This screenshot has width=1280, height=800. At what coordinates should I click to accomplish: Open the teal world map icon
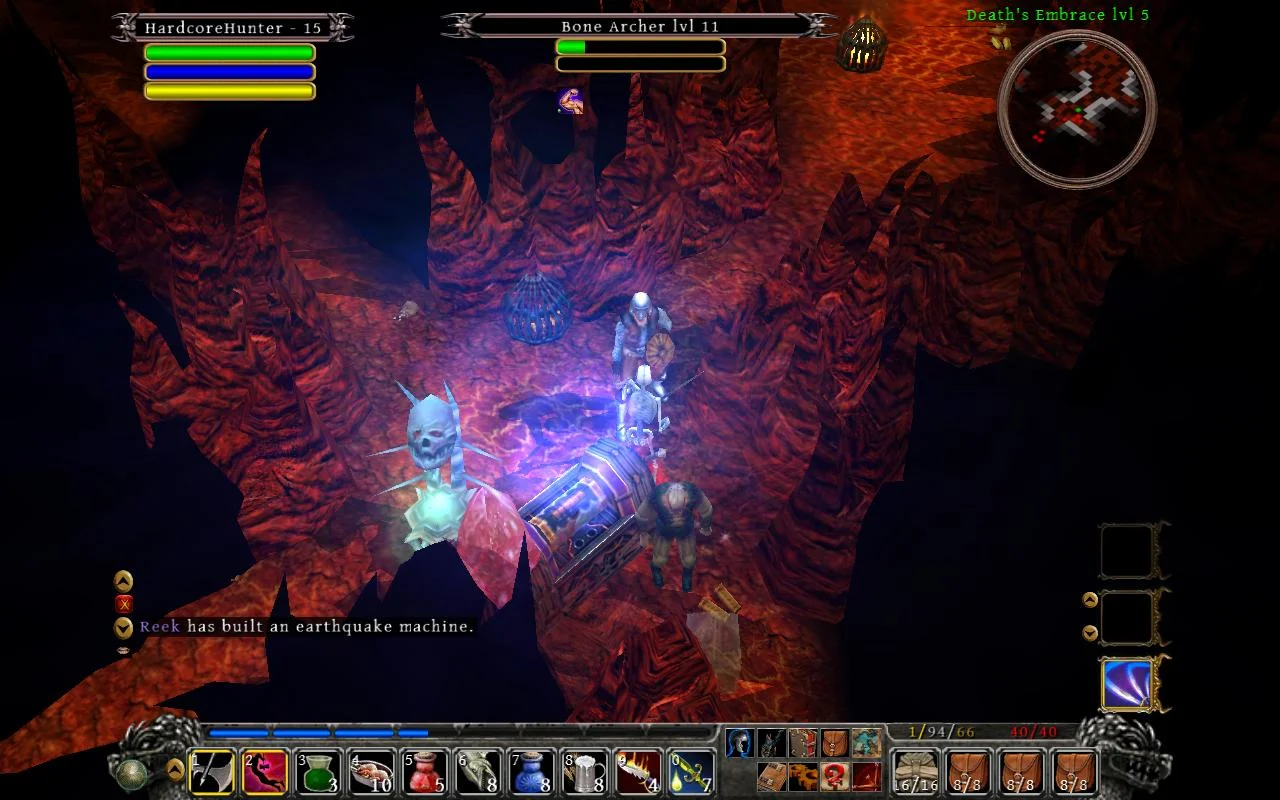pyautogui.click(x=867, y=743)
